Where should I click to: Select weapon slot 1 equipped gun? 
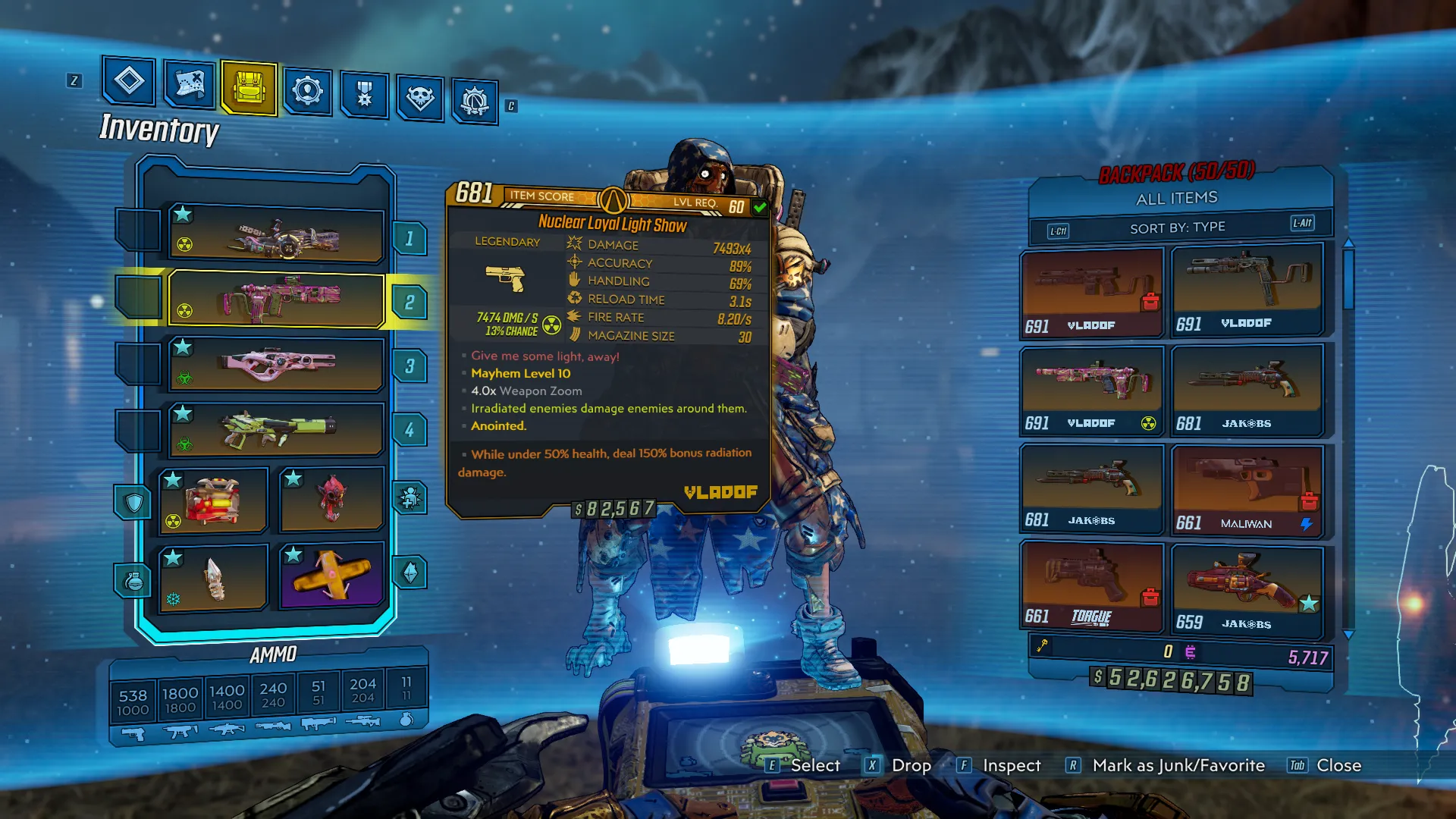click(276, 236)
